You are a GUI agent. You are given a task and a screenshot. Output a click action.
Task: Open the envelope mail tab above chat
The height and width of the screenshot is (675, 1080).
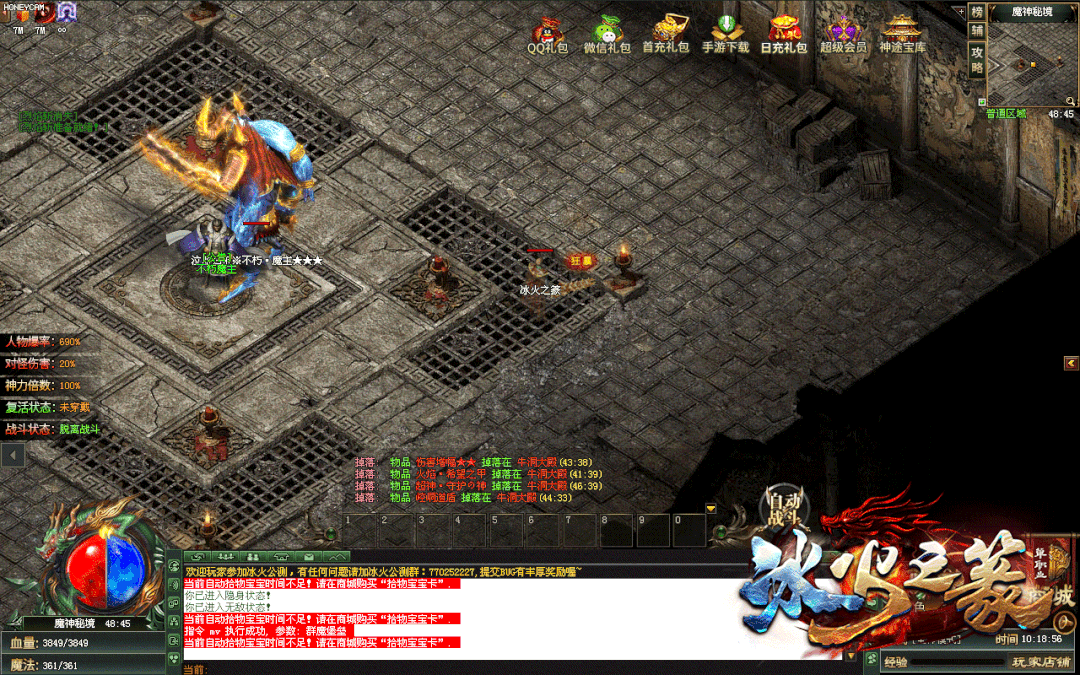(309, 556)
